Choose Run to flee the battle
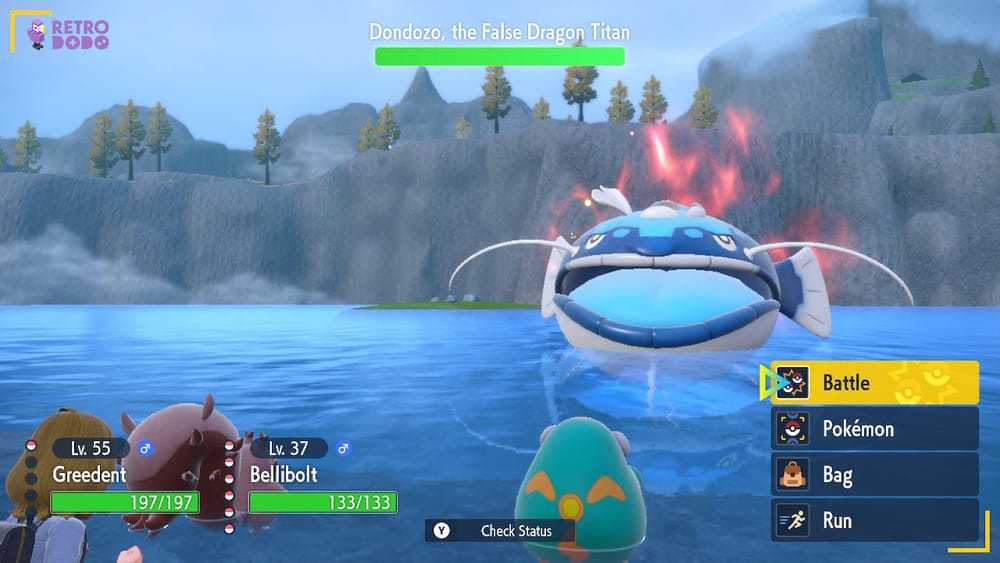This screenshot has width=1000, height=563. 874,521
